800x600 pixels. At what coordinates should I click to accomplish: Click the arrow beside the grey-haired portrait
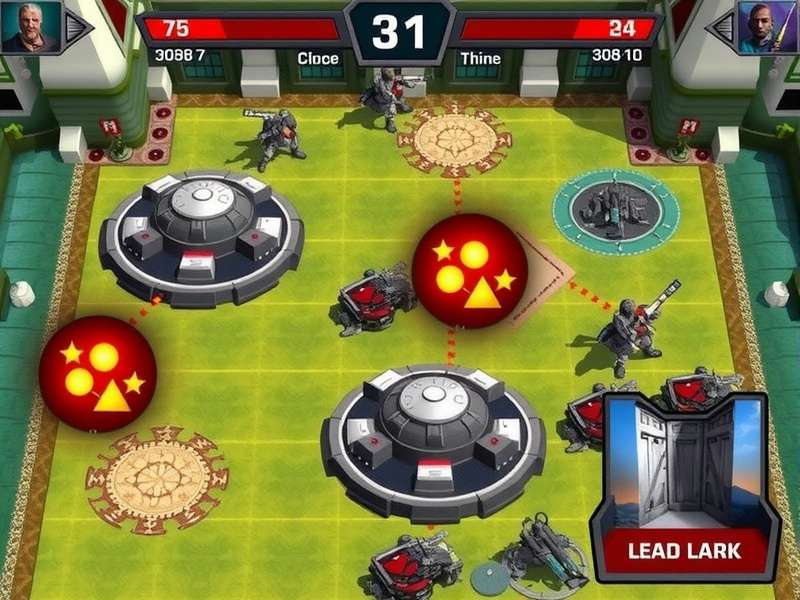tap(79, 28)
